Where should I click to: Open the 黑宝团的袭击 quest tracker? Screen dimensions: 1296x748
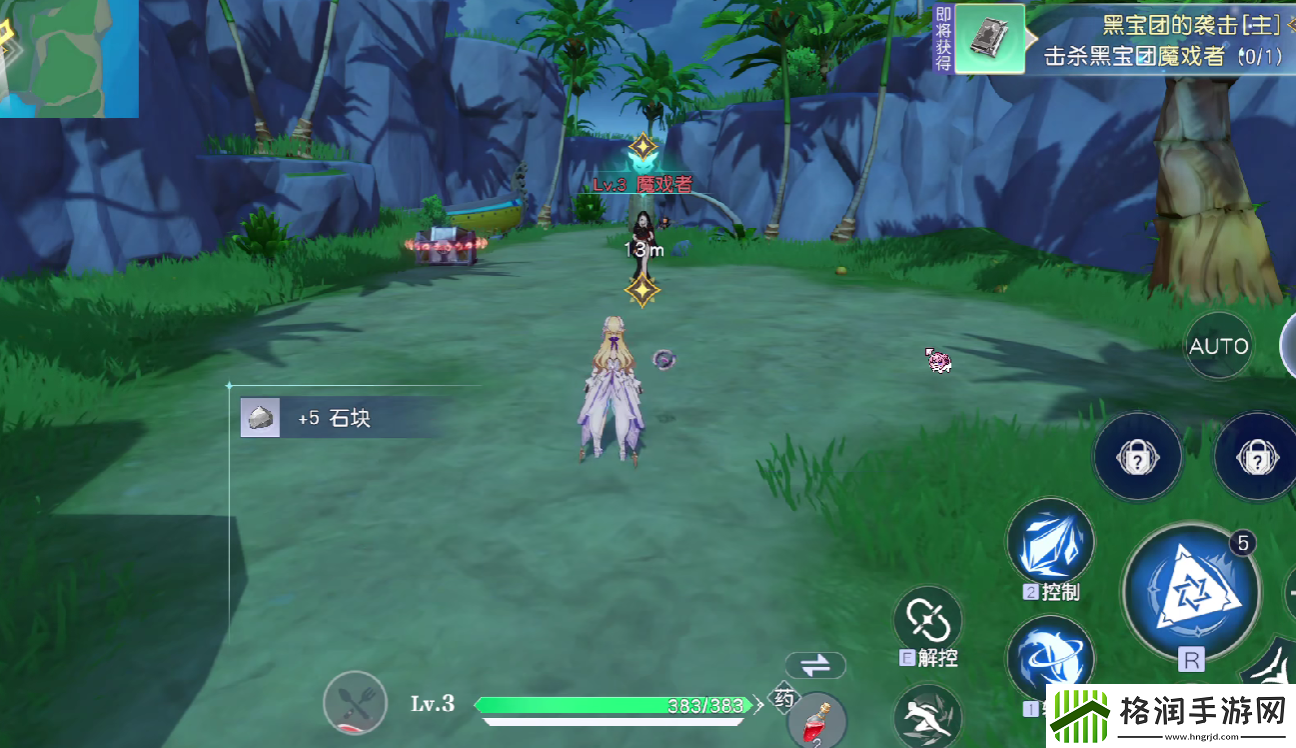coord(1160,40)
